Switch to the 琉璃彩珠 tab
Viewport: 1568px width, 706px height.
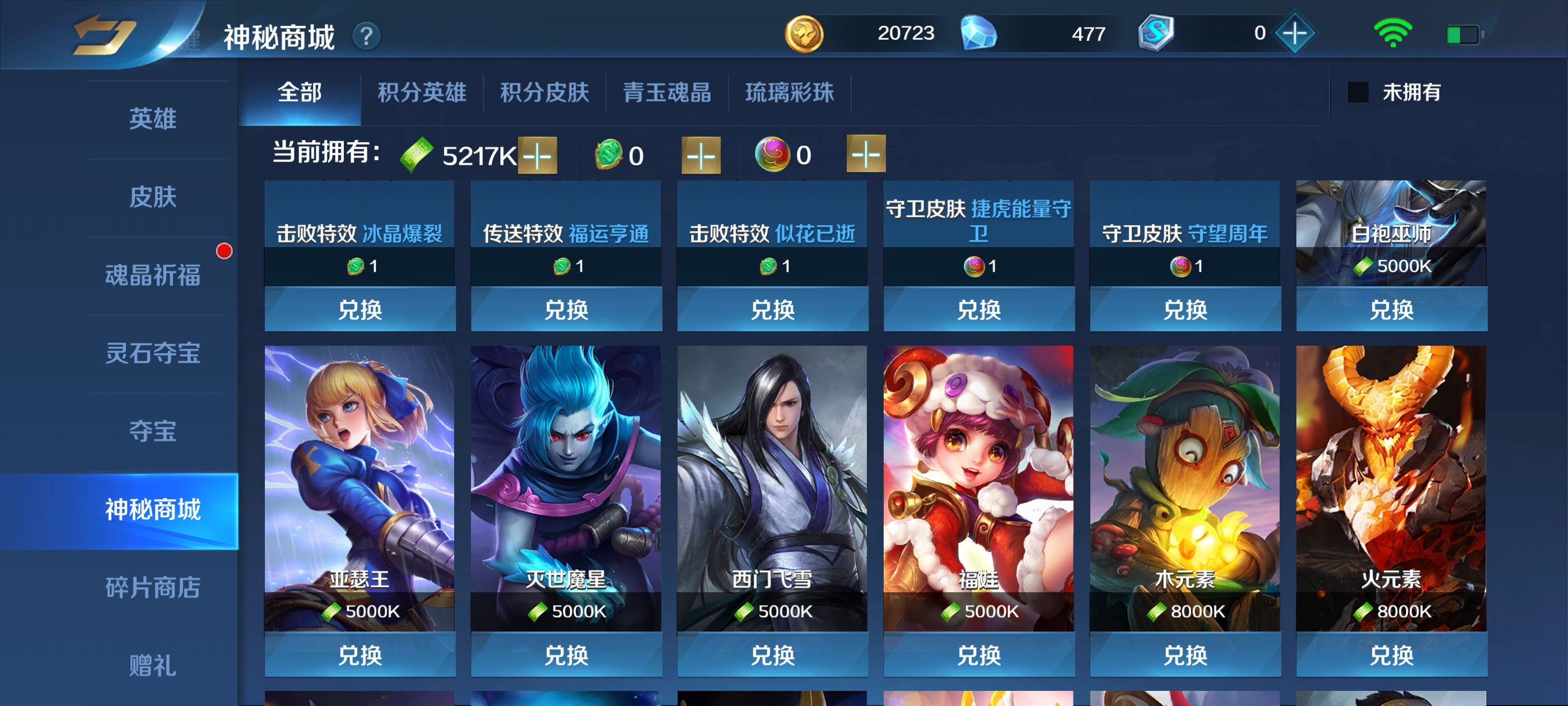point(790,93)
